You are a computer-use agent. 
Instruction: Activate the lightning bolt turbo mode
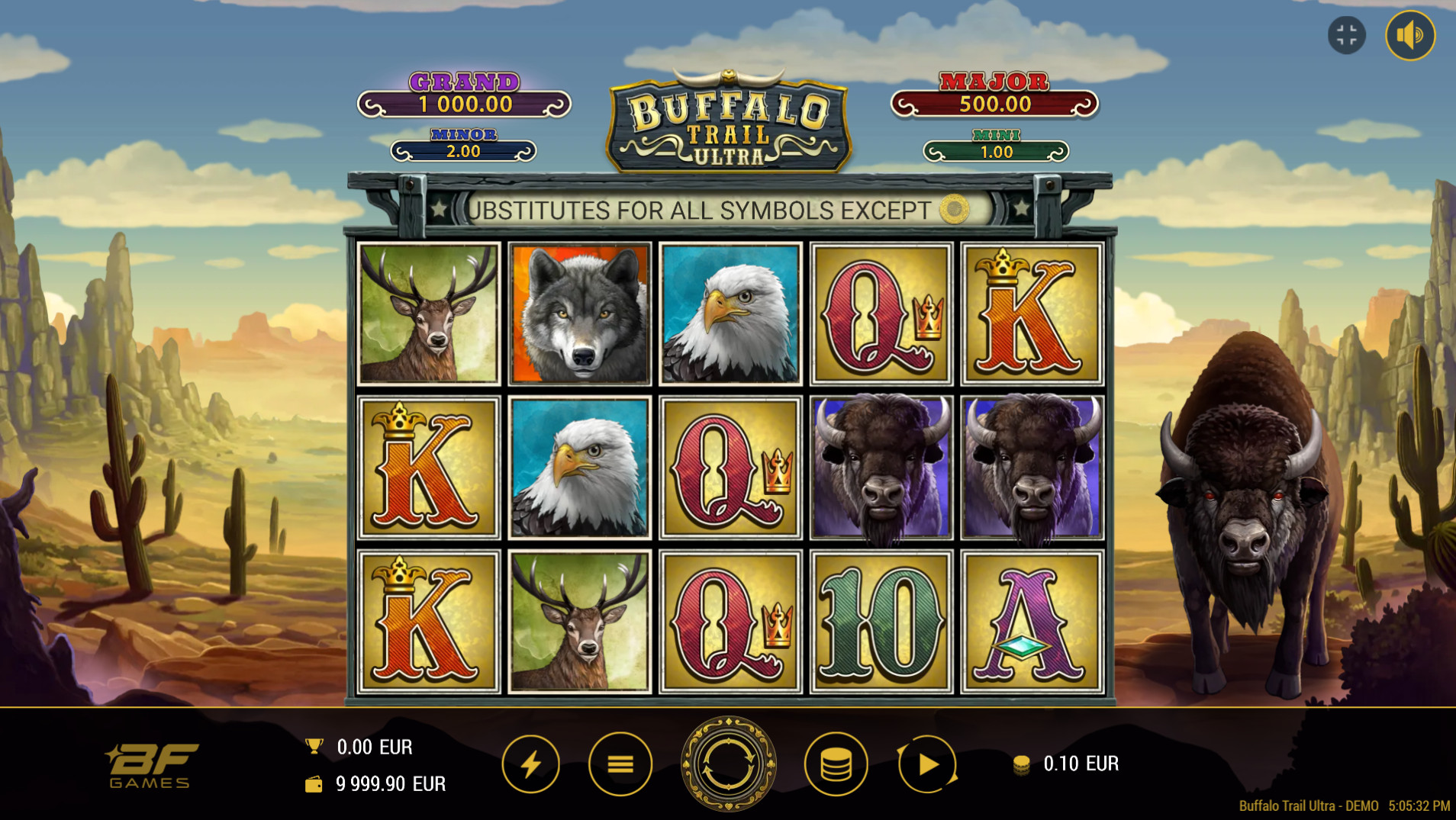tap(531, 764)
